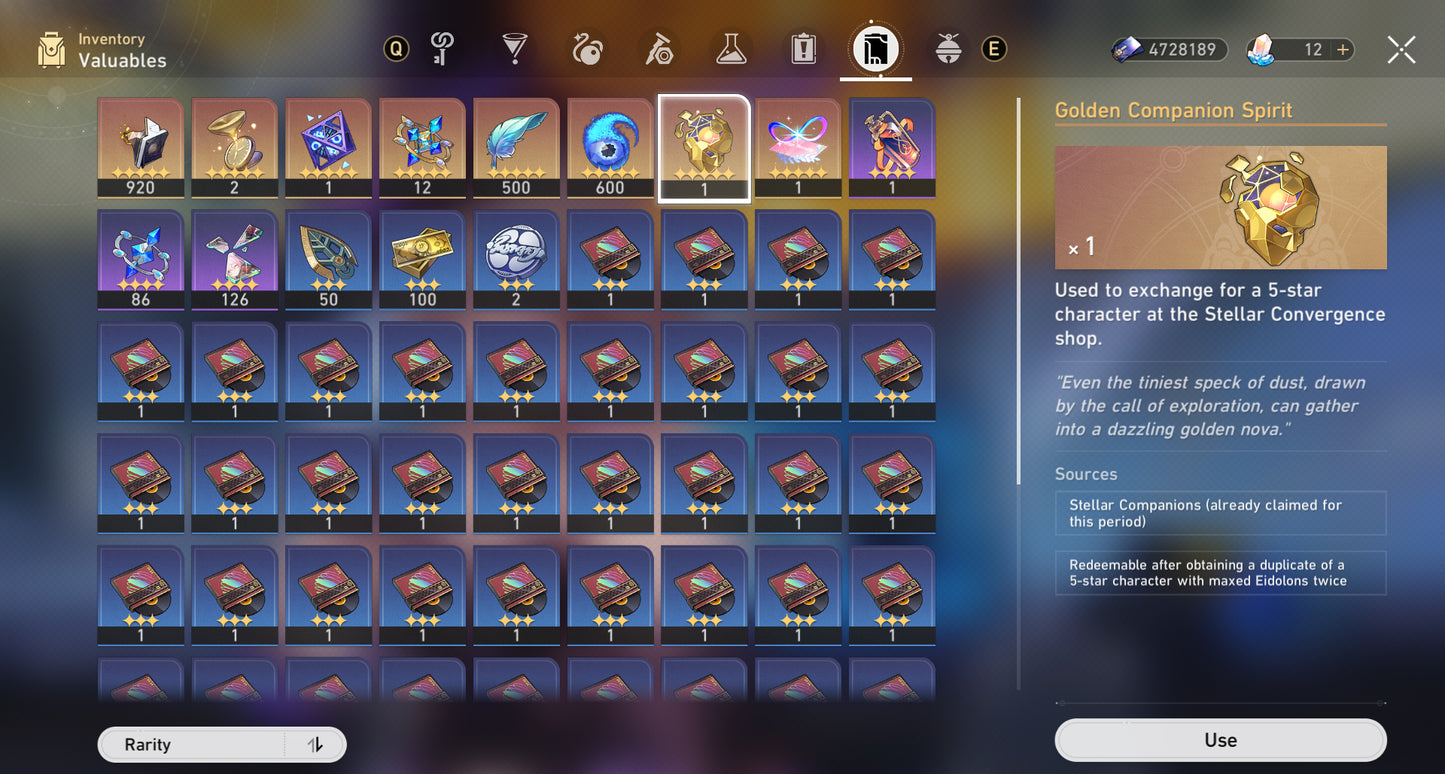Select the book item with 920 count

(141, 146)
